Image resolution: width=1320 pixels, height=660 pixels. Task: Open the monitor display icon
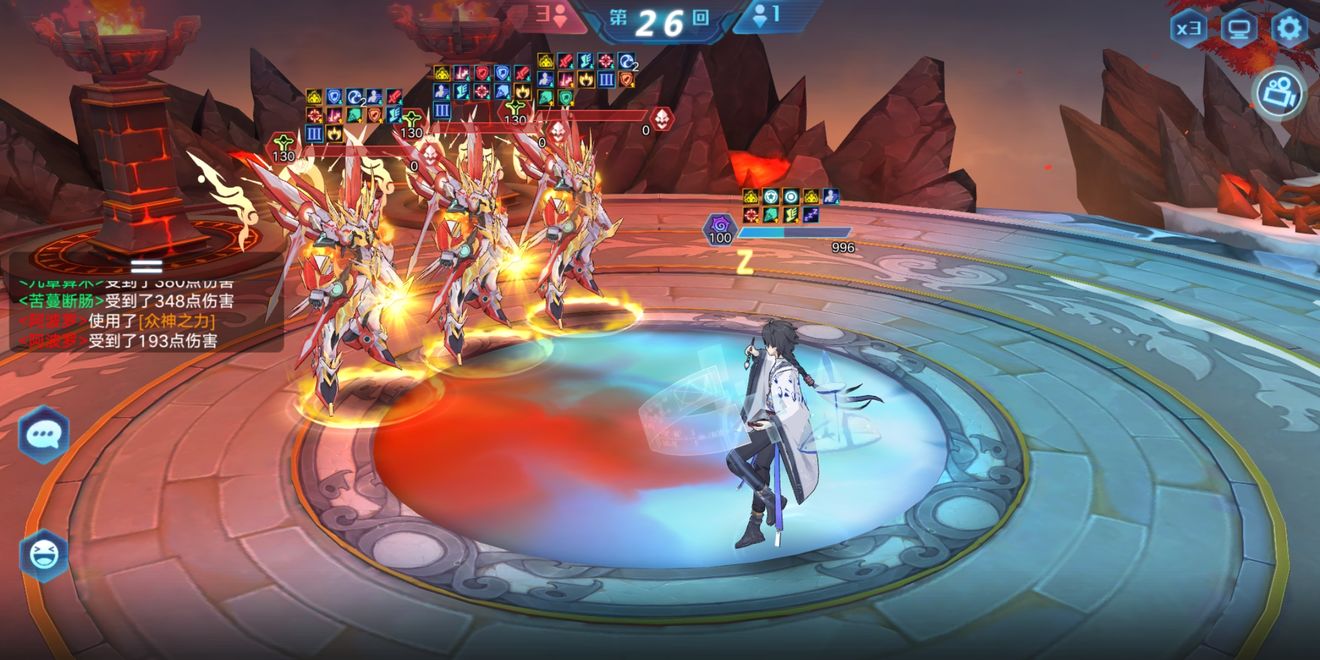pos(1239,28)
